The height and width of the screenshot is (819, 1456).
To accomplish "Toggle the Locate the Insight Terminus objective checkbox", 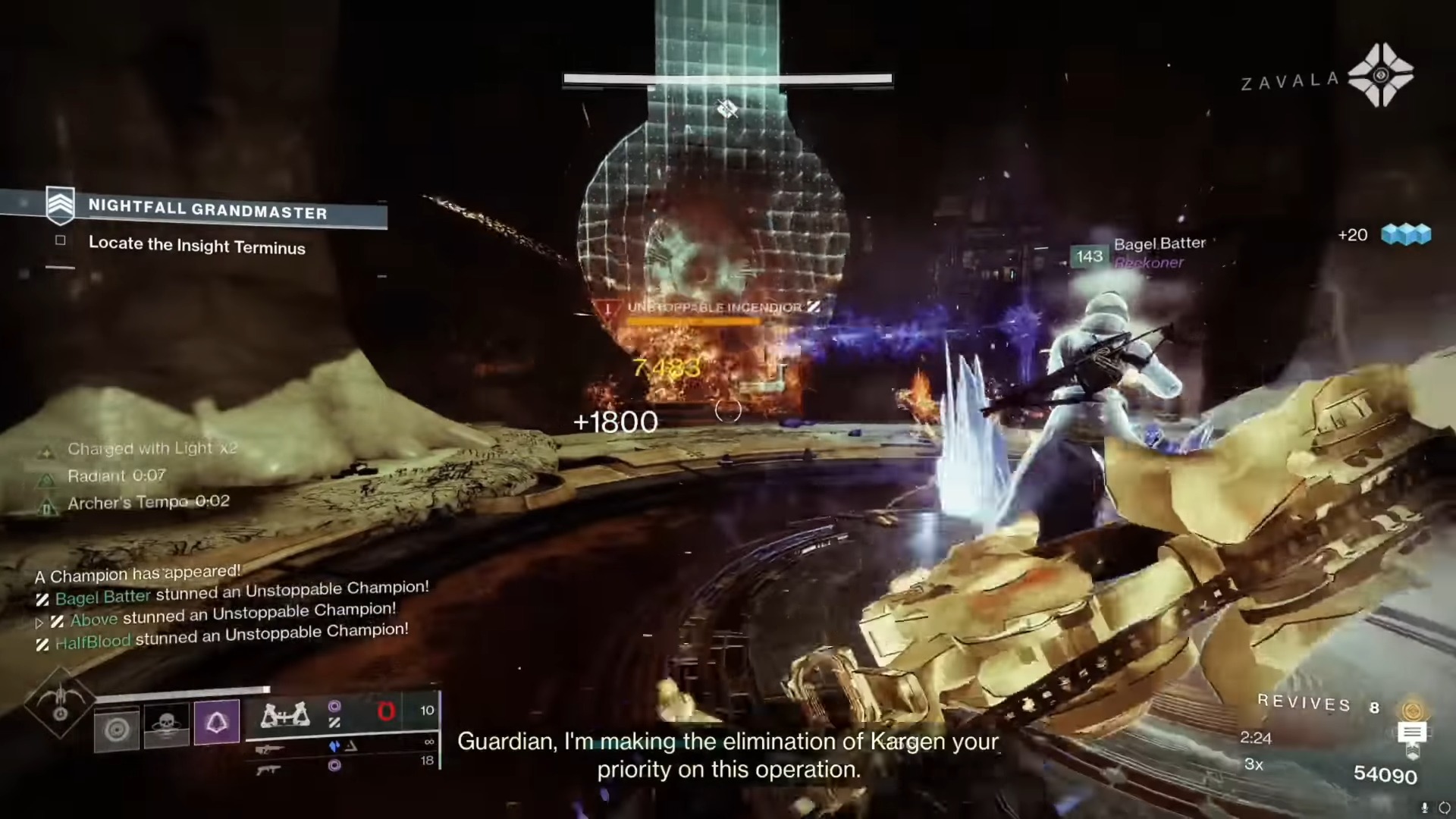I will click(60, 240).
